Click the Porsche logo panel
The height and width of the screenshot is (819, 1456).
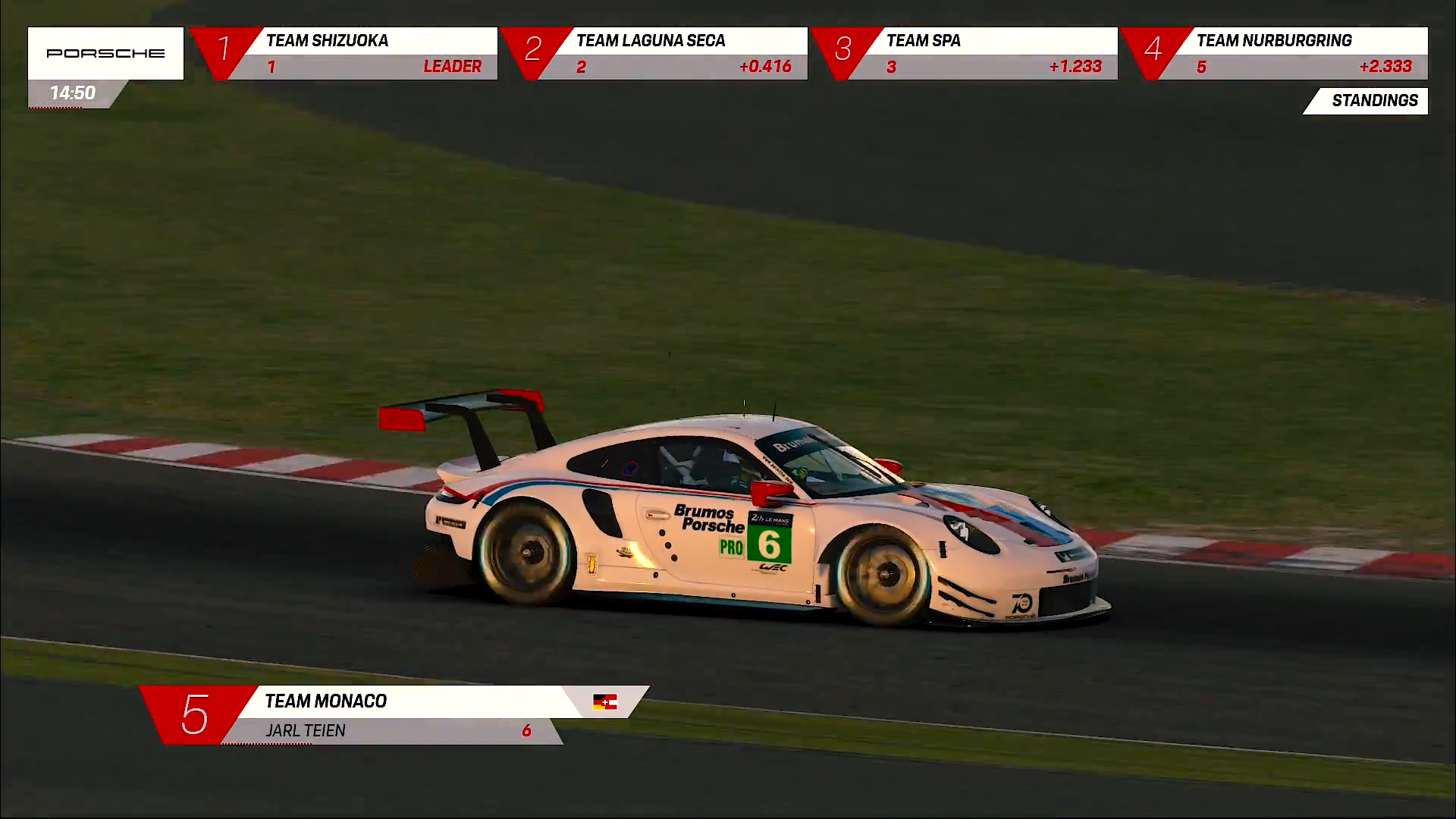pos(105,53)
